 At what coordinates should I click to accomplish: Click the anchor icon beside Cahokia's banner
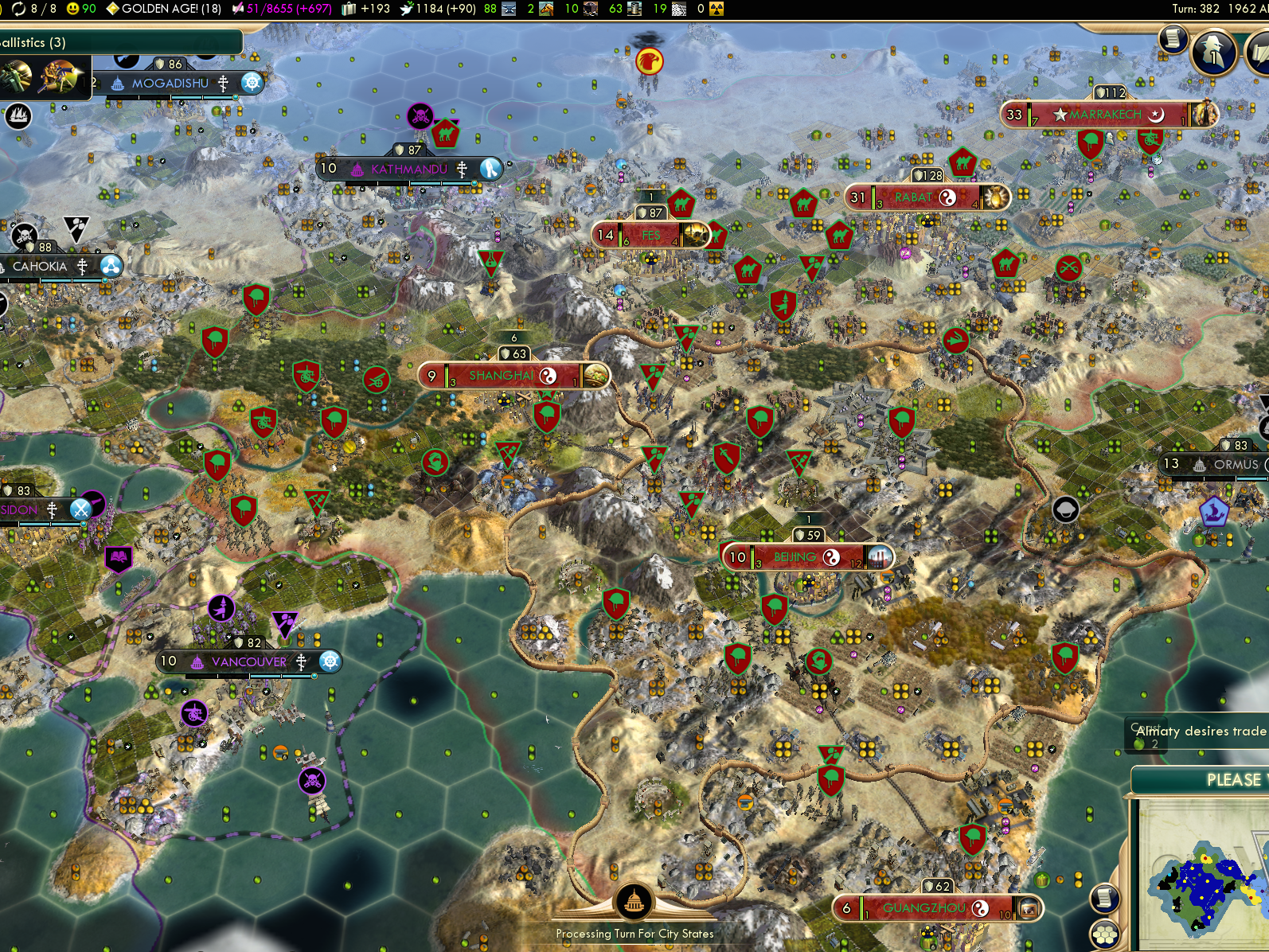[x=111, y=265]
